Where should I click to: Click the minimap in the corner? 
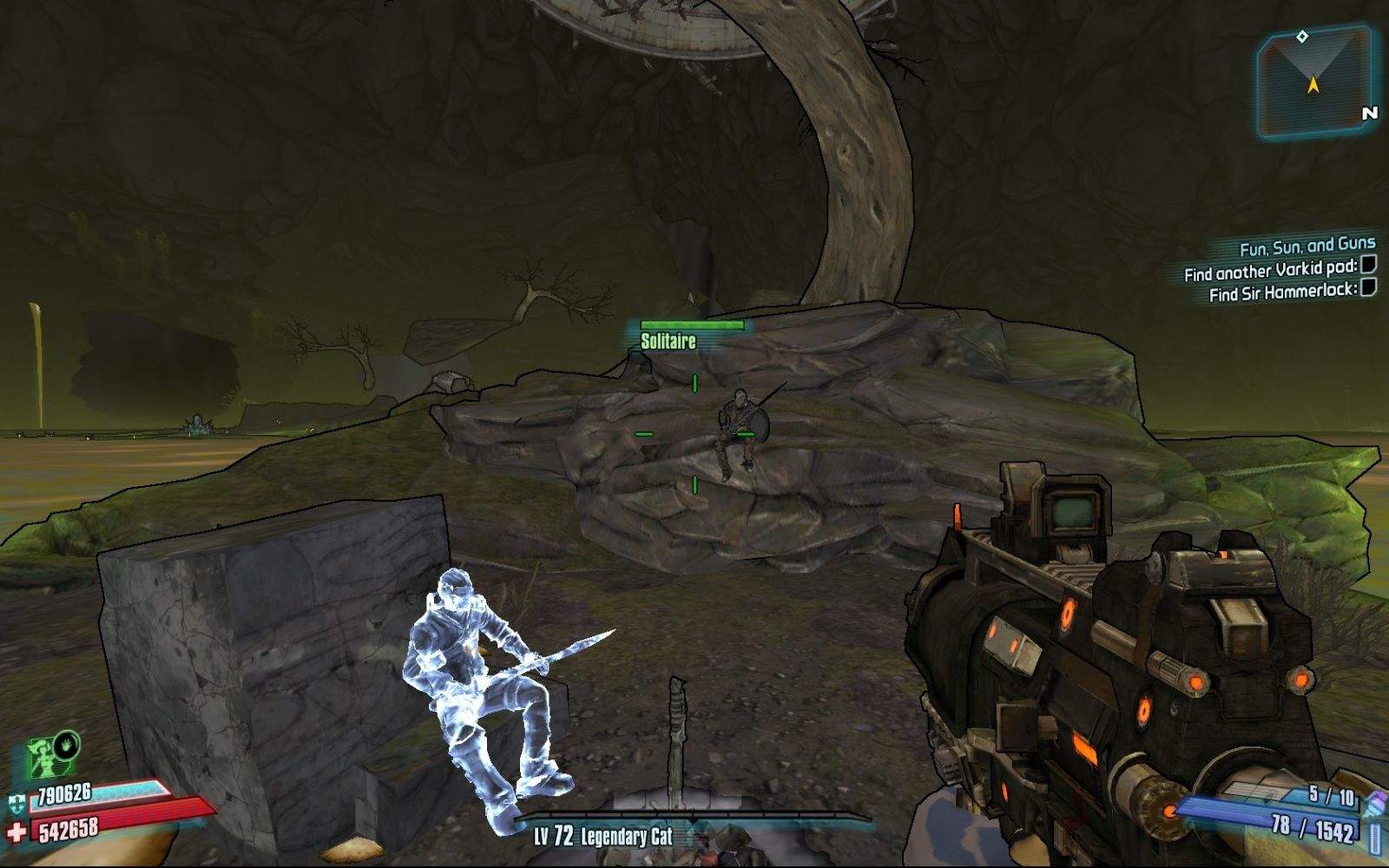point(1313,82)
